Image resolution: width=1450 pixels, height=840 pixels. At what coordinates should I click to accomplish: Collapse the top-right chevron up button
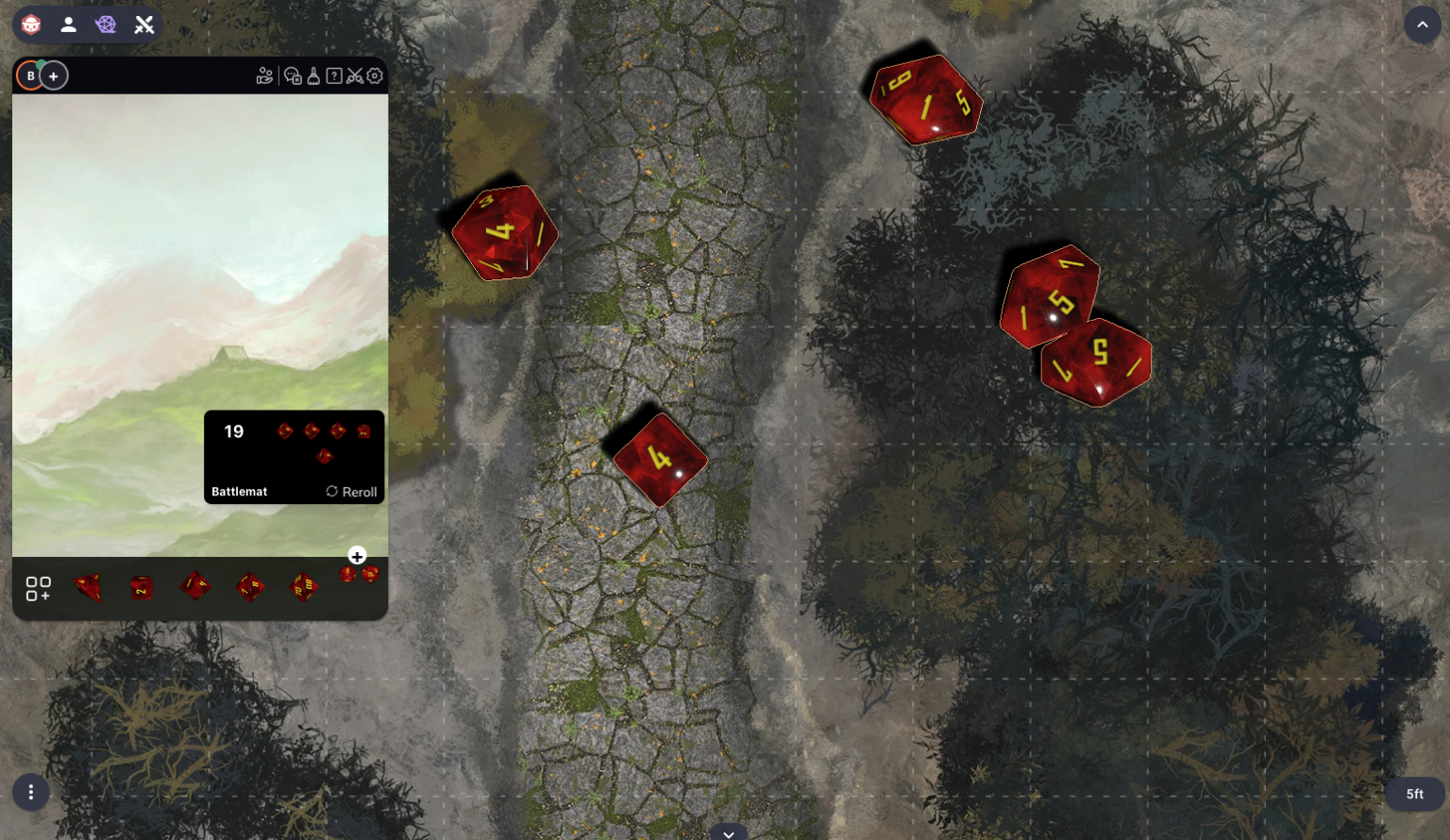pos(1422,25)
